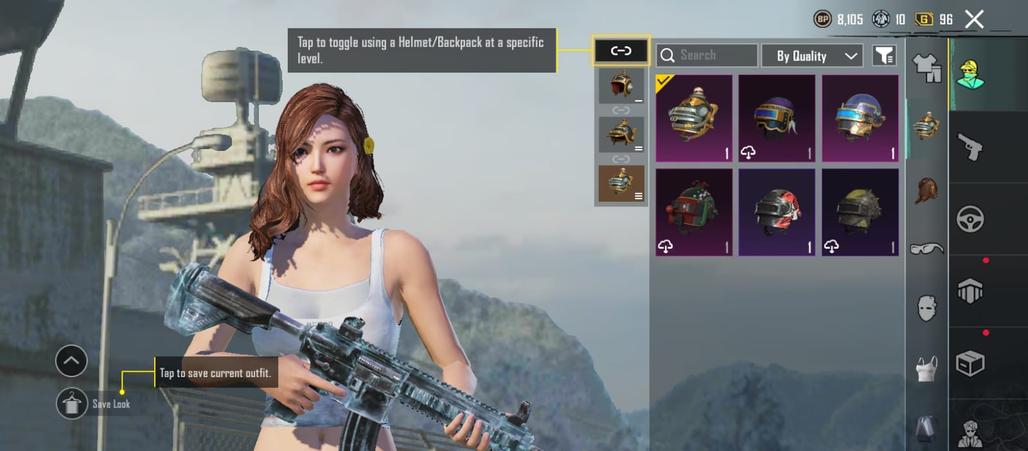Open the hair category
Screen dimensions: 1028x451
pyautogui.click(x=927, y=189)
